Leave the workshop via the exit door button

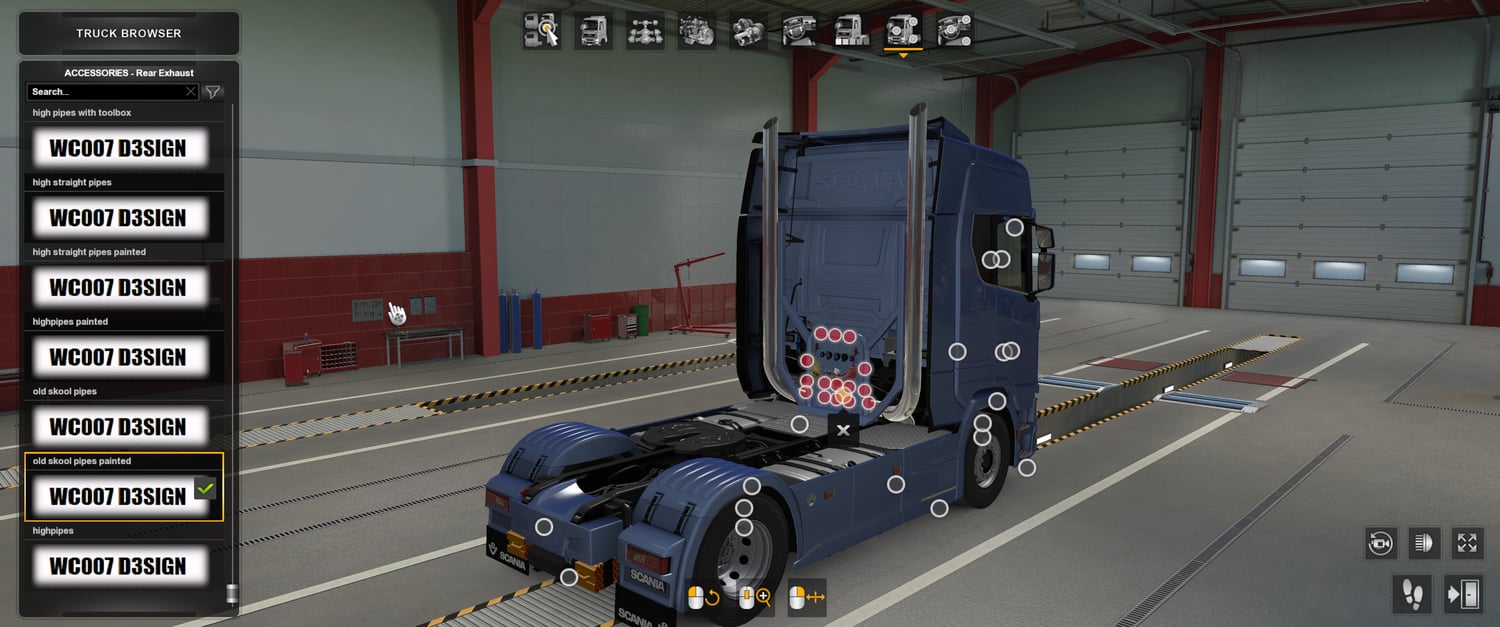click(1463, 595)
